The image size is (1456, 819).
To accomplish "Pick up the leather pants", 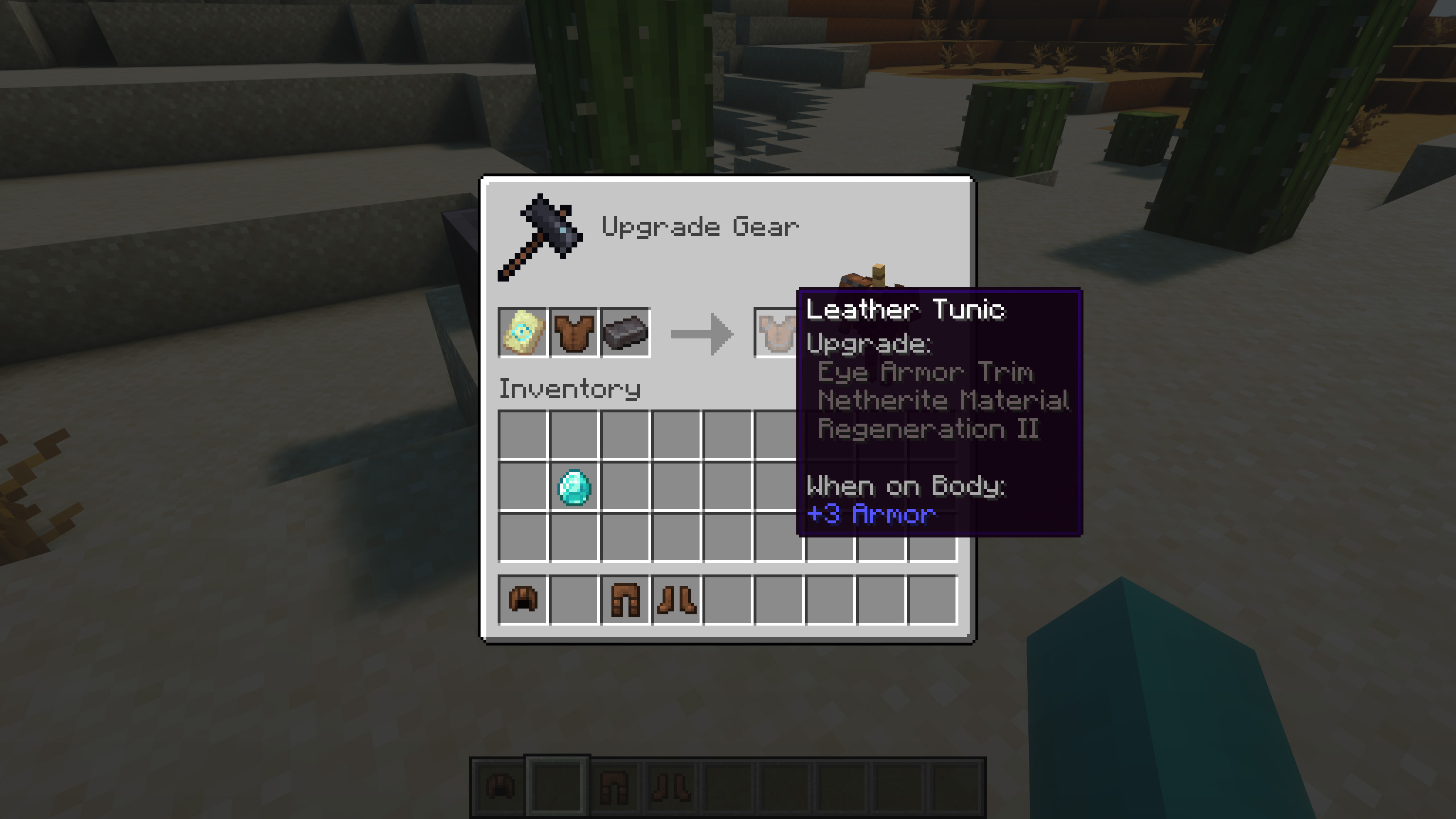I will pos(625,600).
